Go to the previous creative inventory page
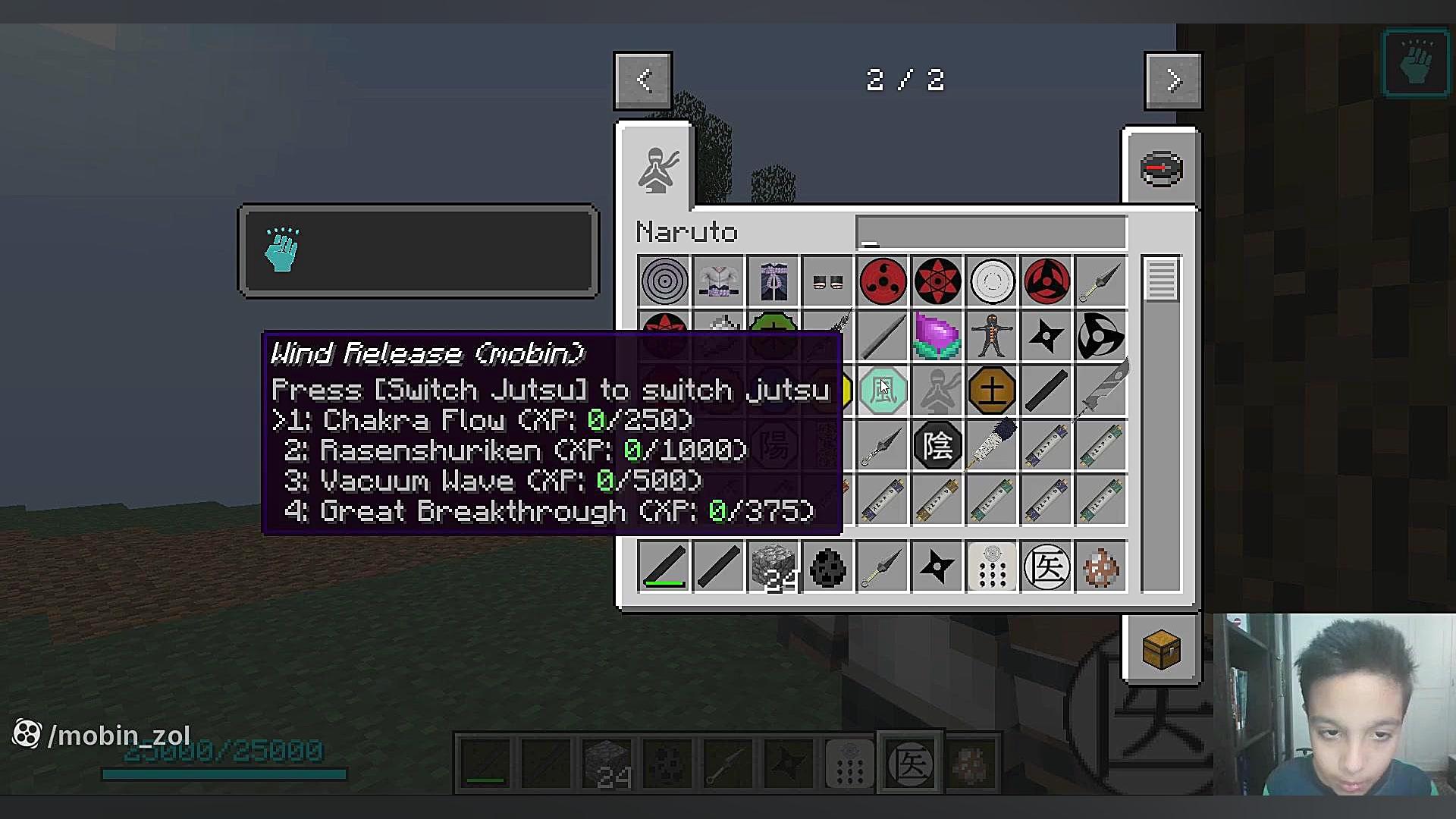Viewport: 1456px width, 819px height. click(643, 80)
